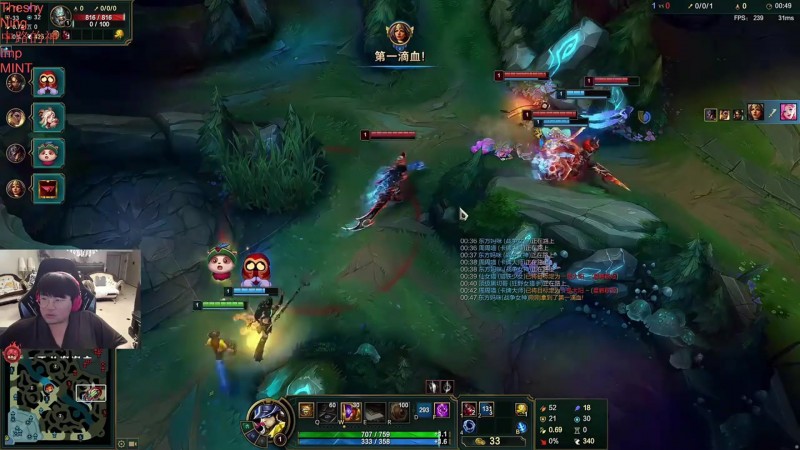Image resolution: width=800 pixels, height=450 pixels.
Task: Click the recall button
Action: 521,428
